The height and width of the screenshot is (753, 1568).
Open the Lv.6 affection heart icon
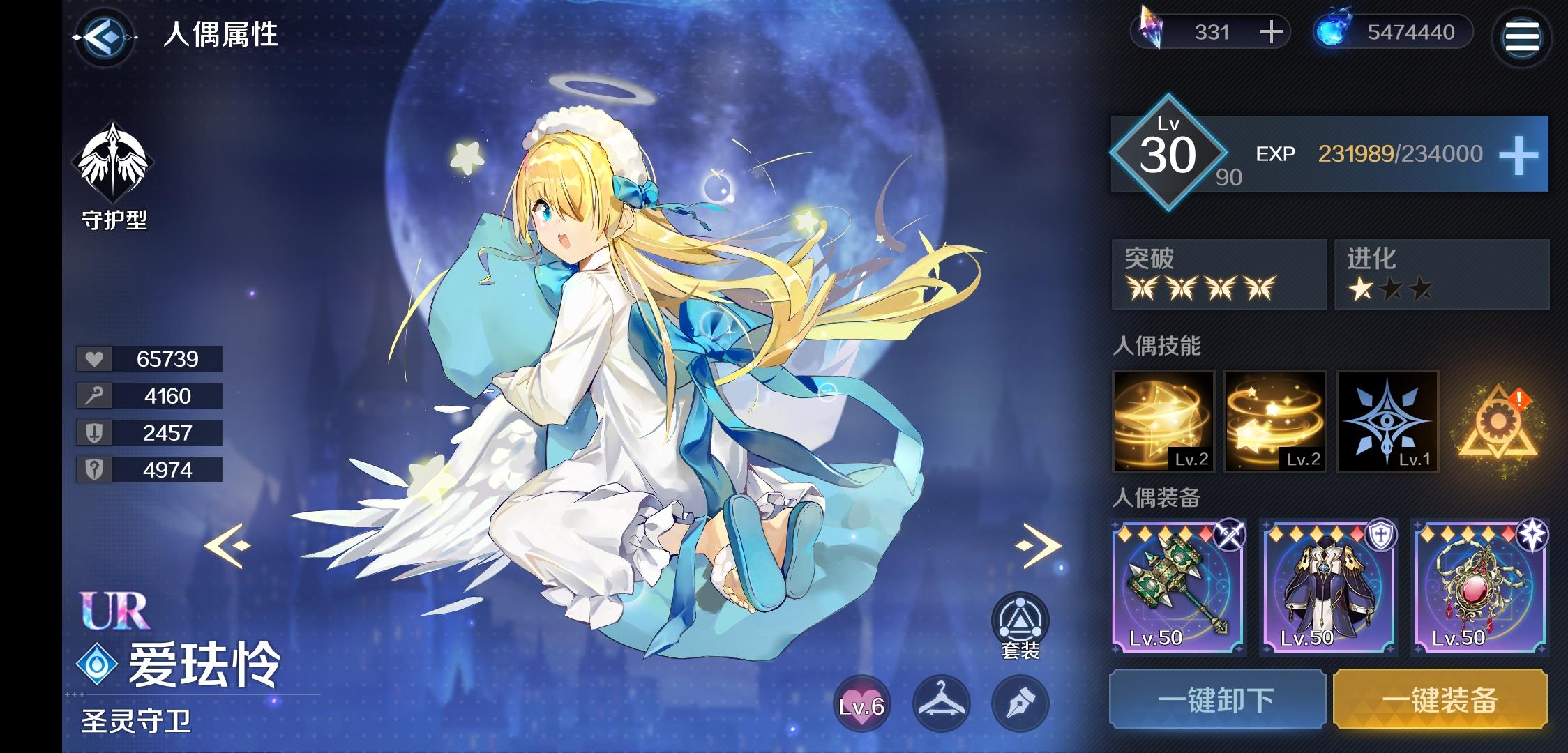pyautogui.click(x=863, y=704)
